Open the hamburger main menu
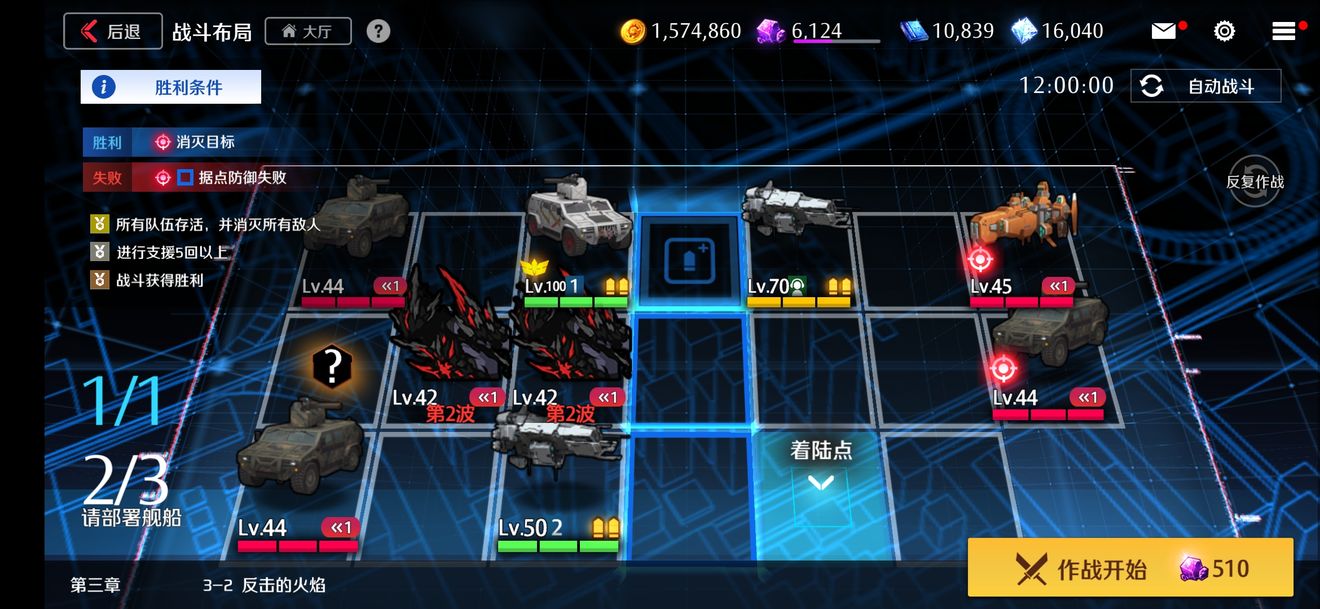1320x609 pixels. [x=1284, y=31]
